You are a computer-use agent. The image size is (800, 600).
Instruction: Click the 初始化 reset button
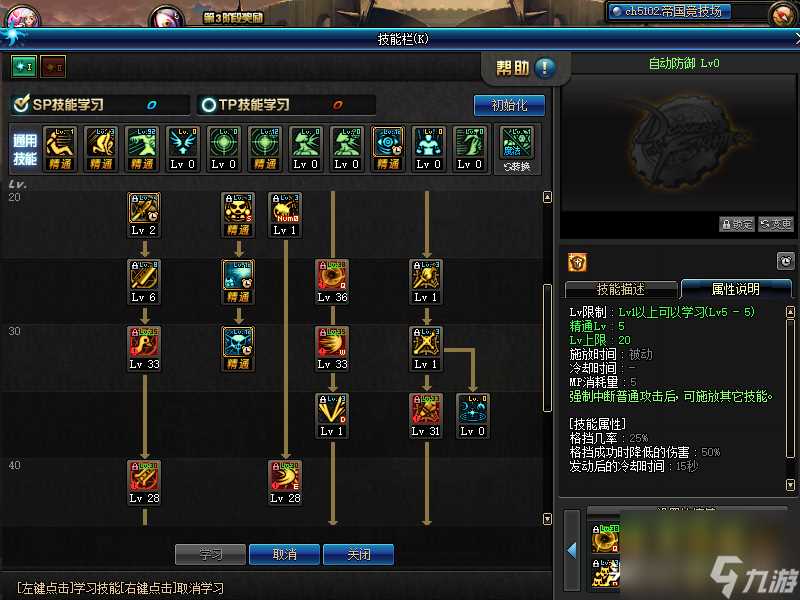[x=508, y=105]
